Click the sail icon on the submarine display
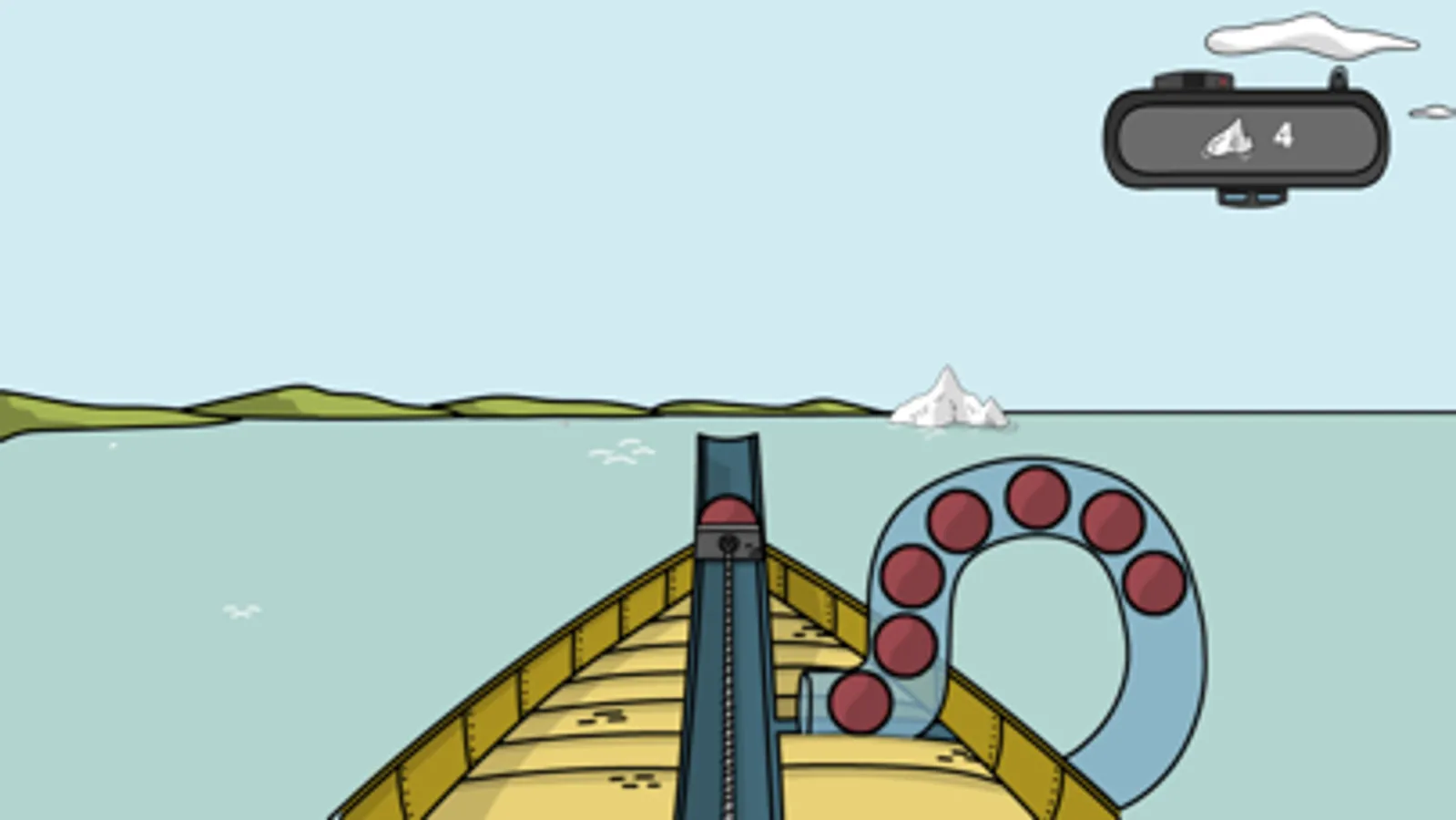The width and height of the screenshot is (1456, 820). click(x=1226, y=138)
